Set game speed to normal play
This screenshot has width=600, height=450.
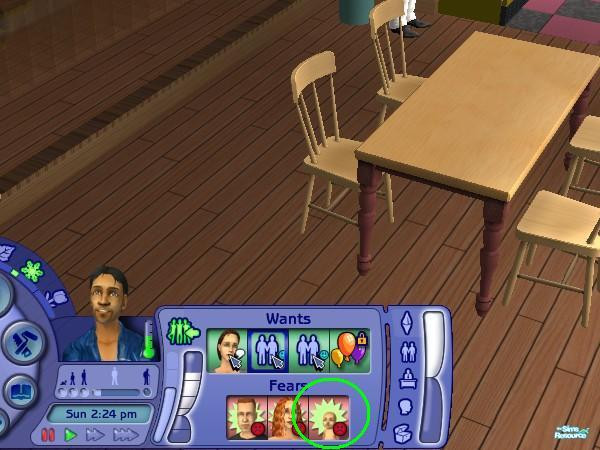[71, 435]
